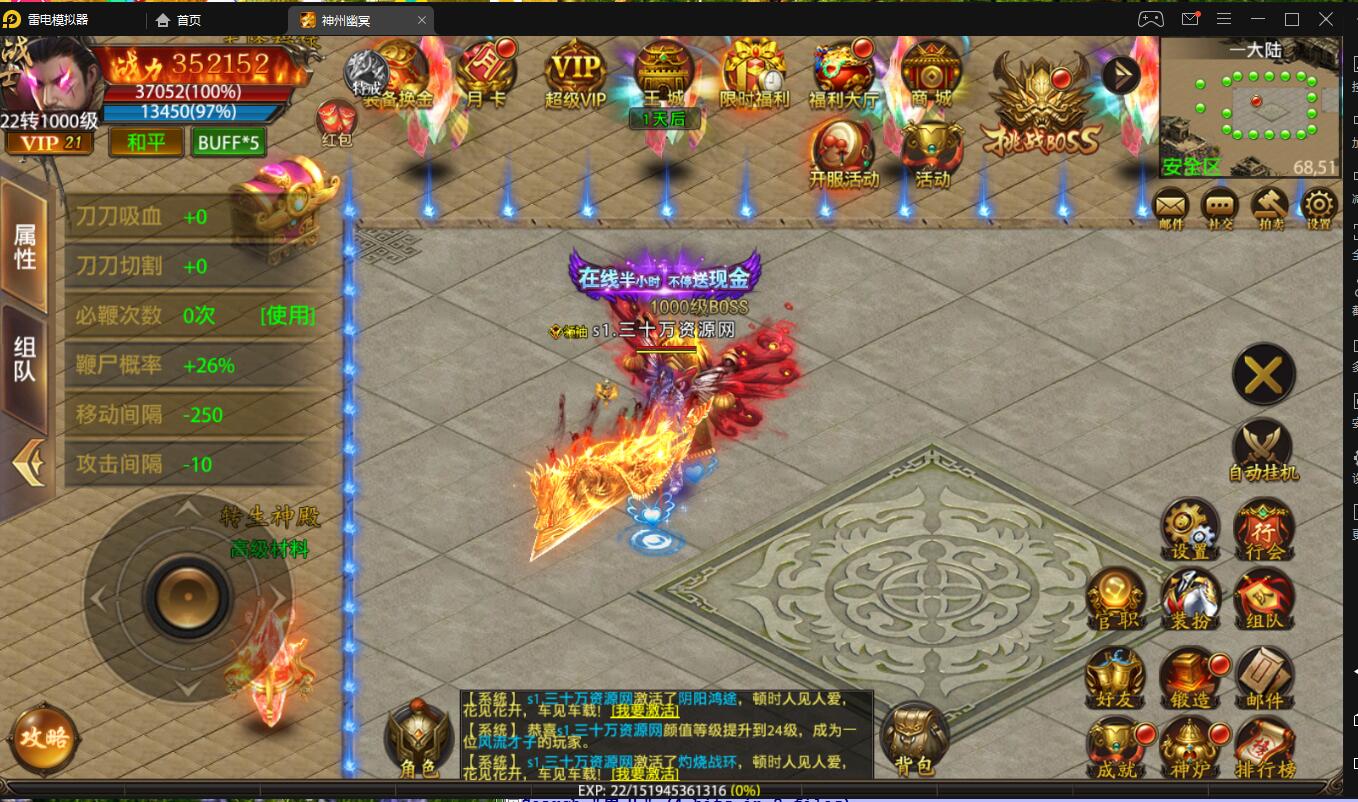Open the 排行榜 leaderboard
The image size is (1358, 802).
coord(1264,748)
